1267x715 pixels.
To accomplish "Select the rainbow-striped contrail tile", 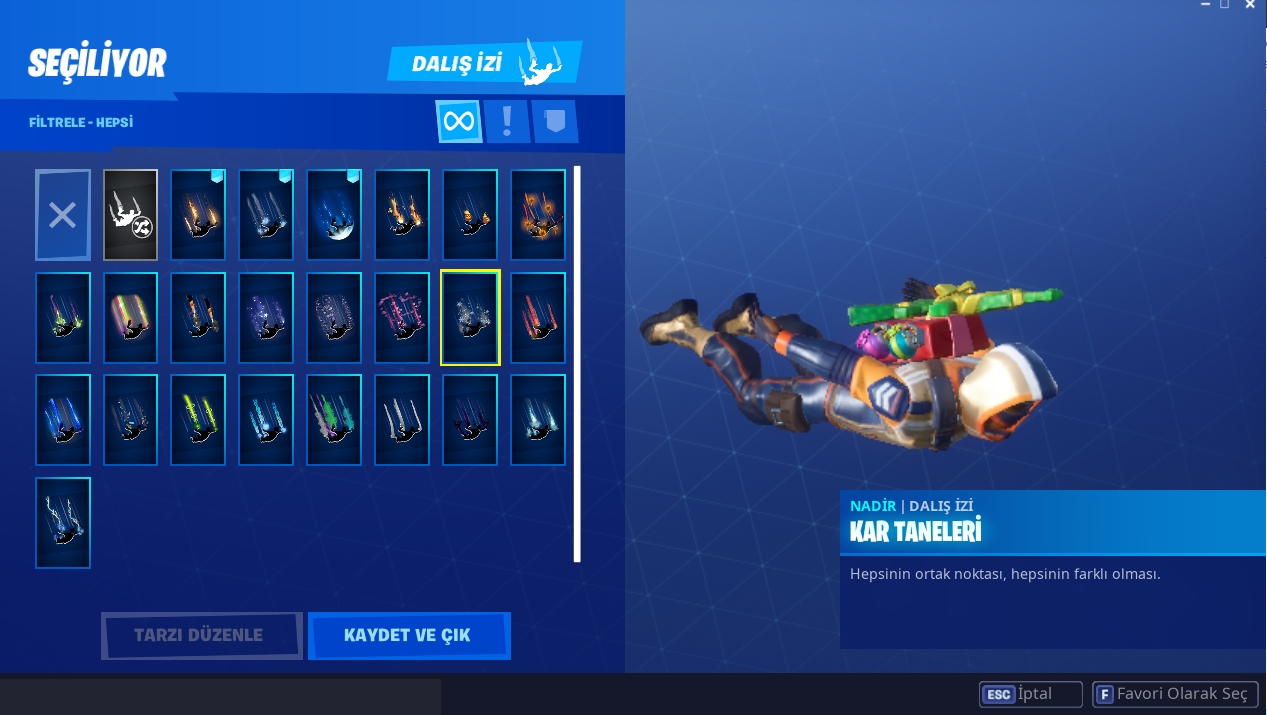I will 130,318.
